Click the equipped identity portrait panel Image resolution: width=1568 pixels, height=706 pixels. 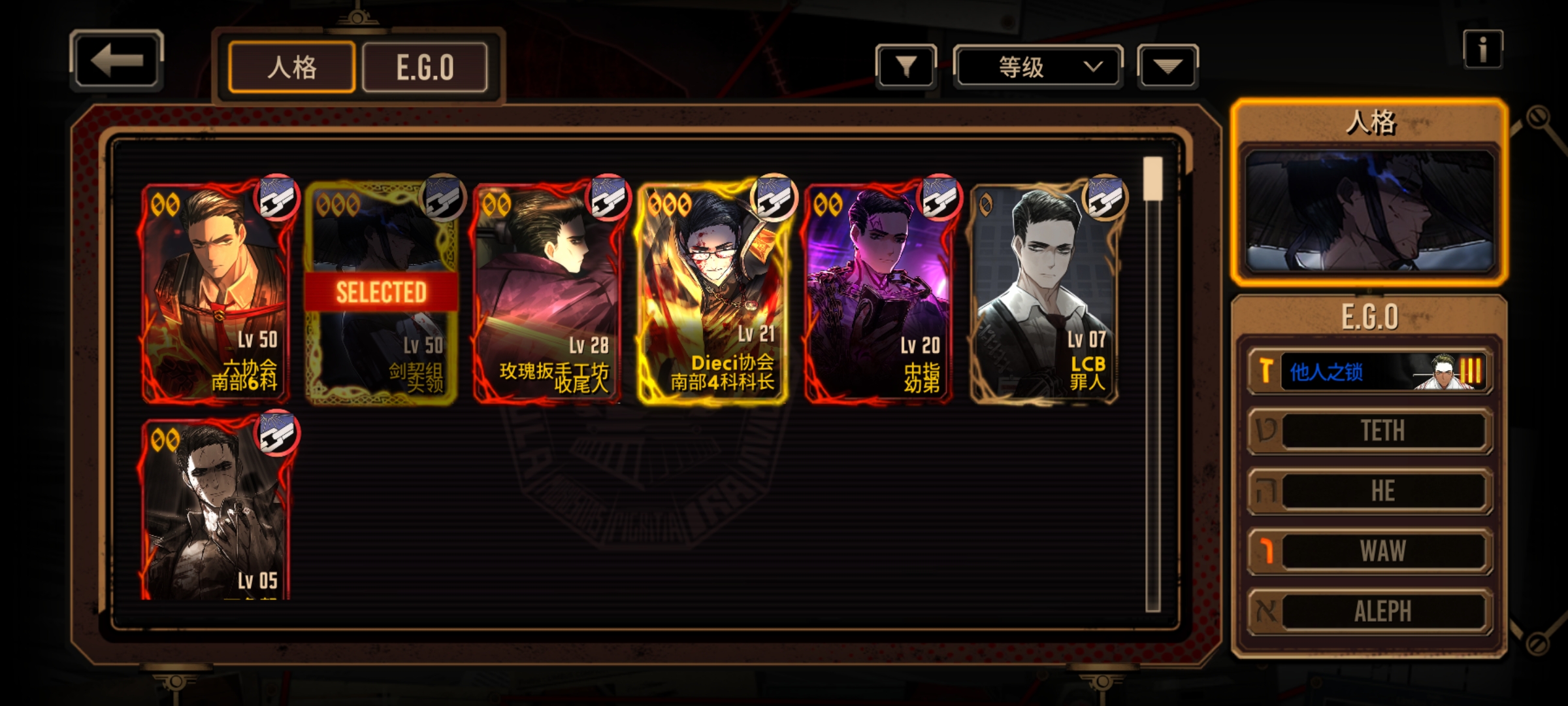pyautogui.click(x=1369, y=210)
